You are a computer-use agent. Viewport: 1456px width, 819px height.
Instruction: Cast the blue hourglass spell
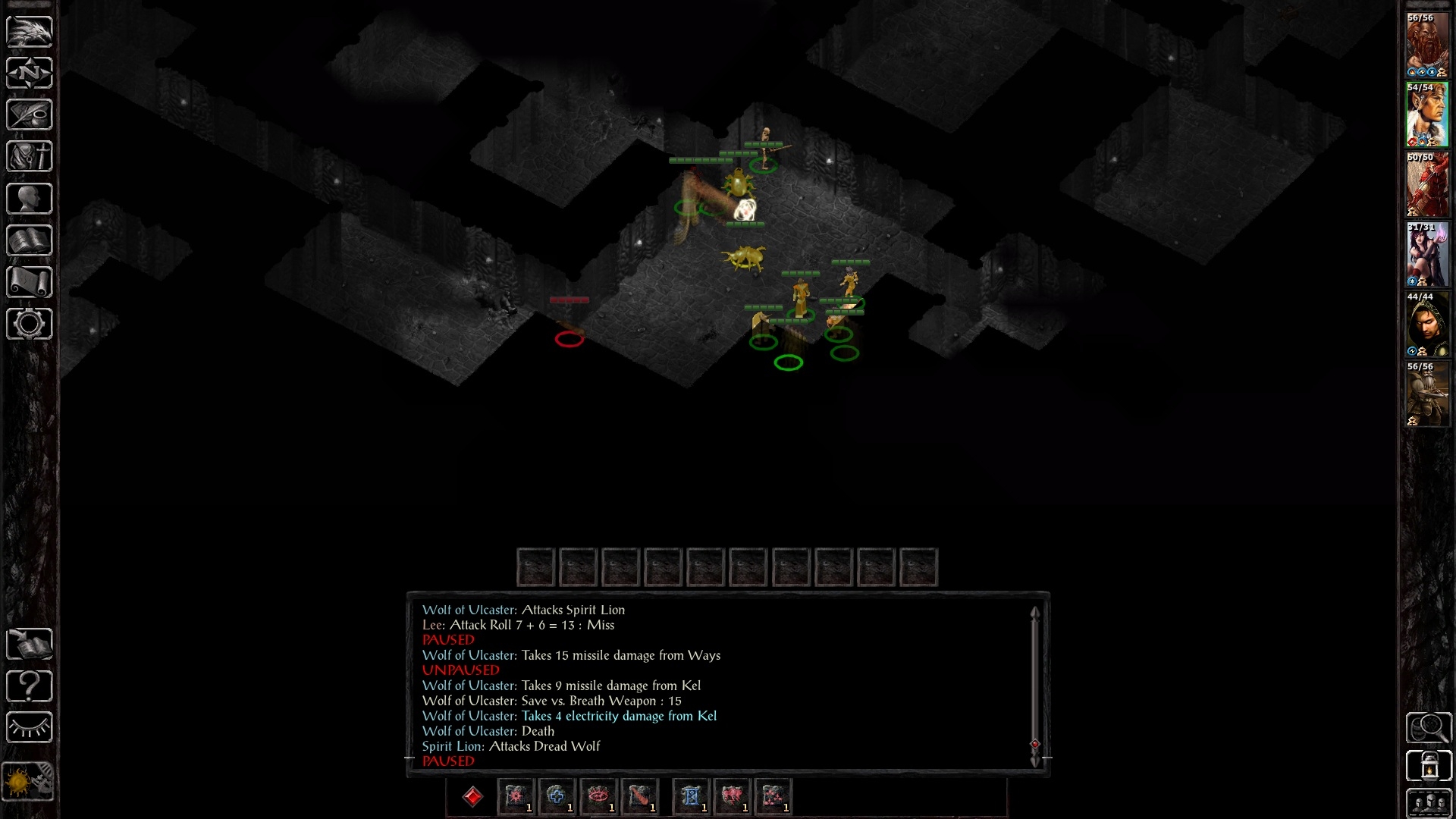[690, 796]
